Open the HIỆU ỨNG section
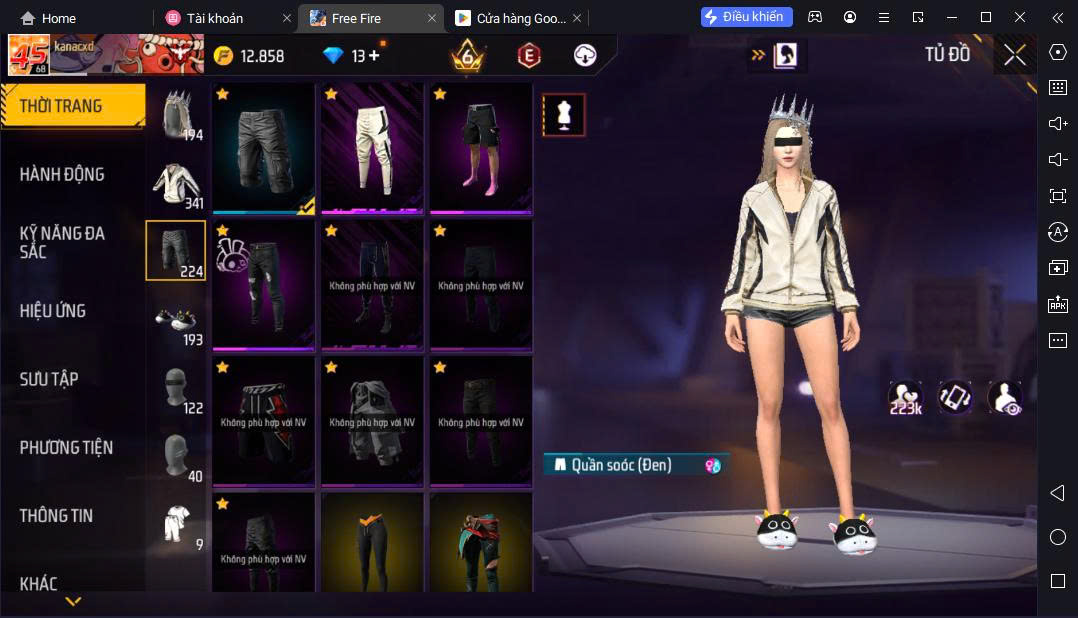 (x=53, y=311)
